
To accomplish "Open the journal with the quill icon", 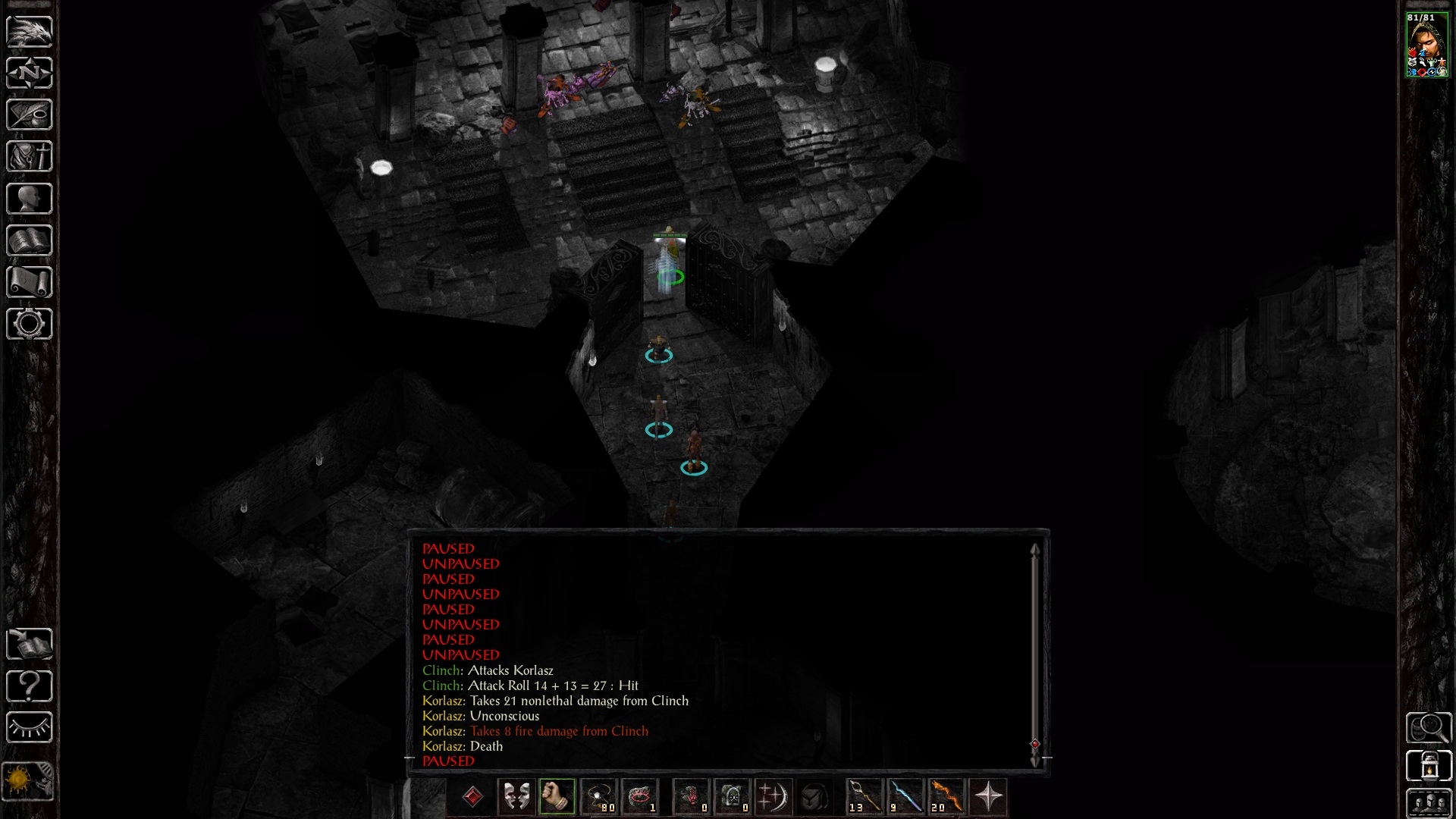I will 30,115.
